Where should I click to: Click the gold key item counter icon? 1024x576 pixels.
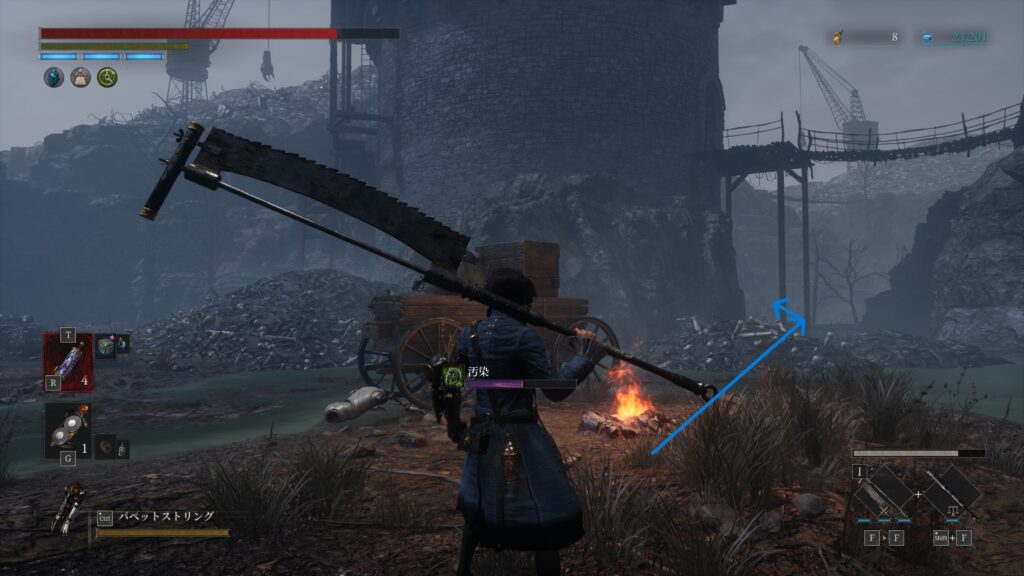click(x=838, y=38)
